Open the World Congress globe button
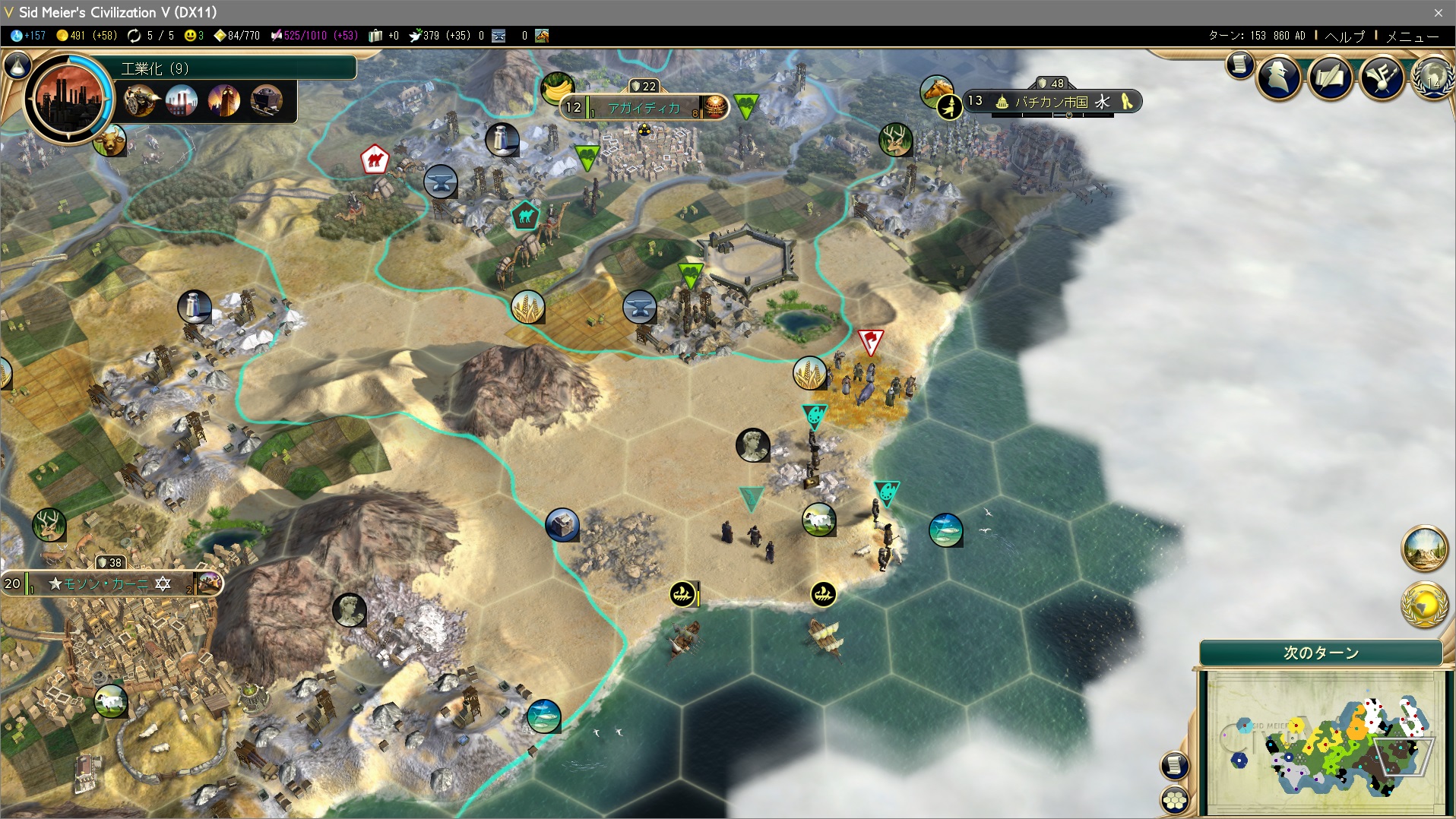 coord(1433,77)
